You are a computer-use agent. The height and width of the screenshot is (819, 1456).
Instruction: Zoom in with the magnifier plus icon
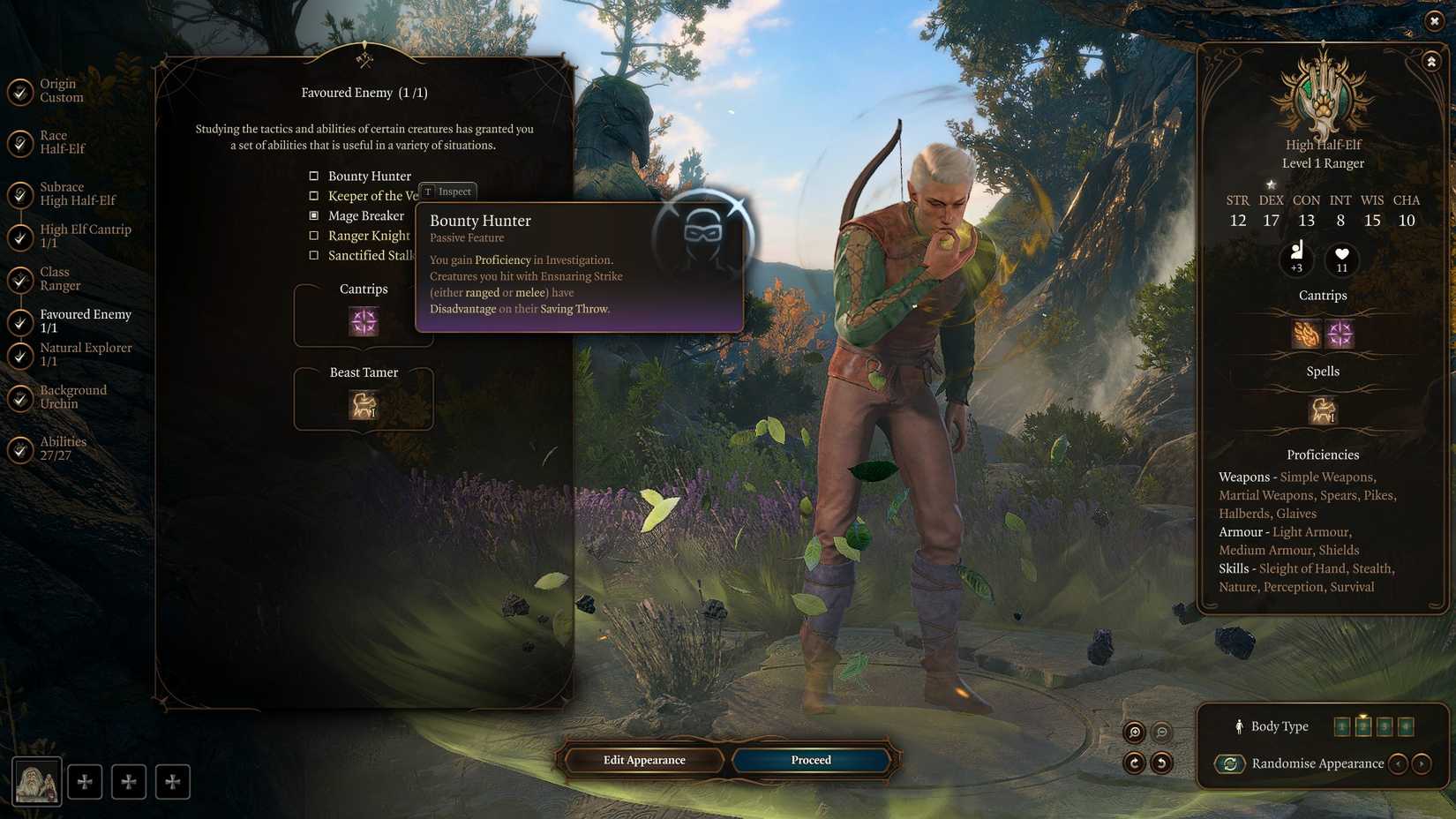[1136, 733]
